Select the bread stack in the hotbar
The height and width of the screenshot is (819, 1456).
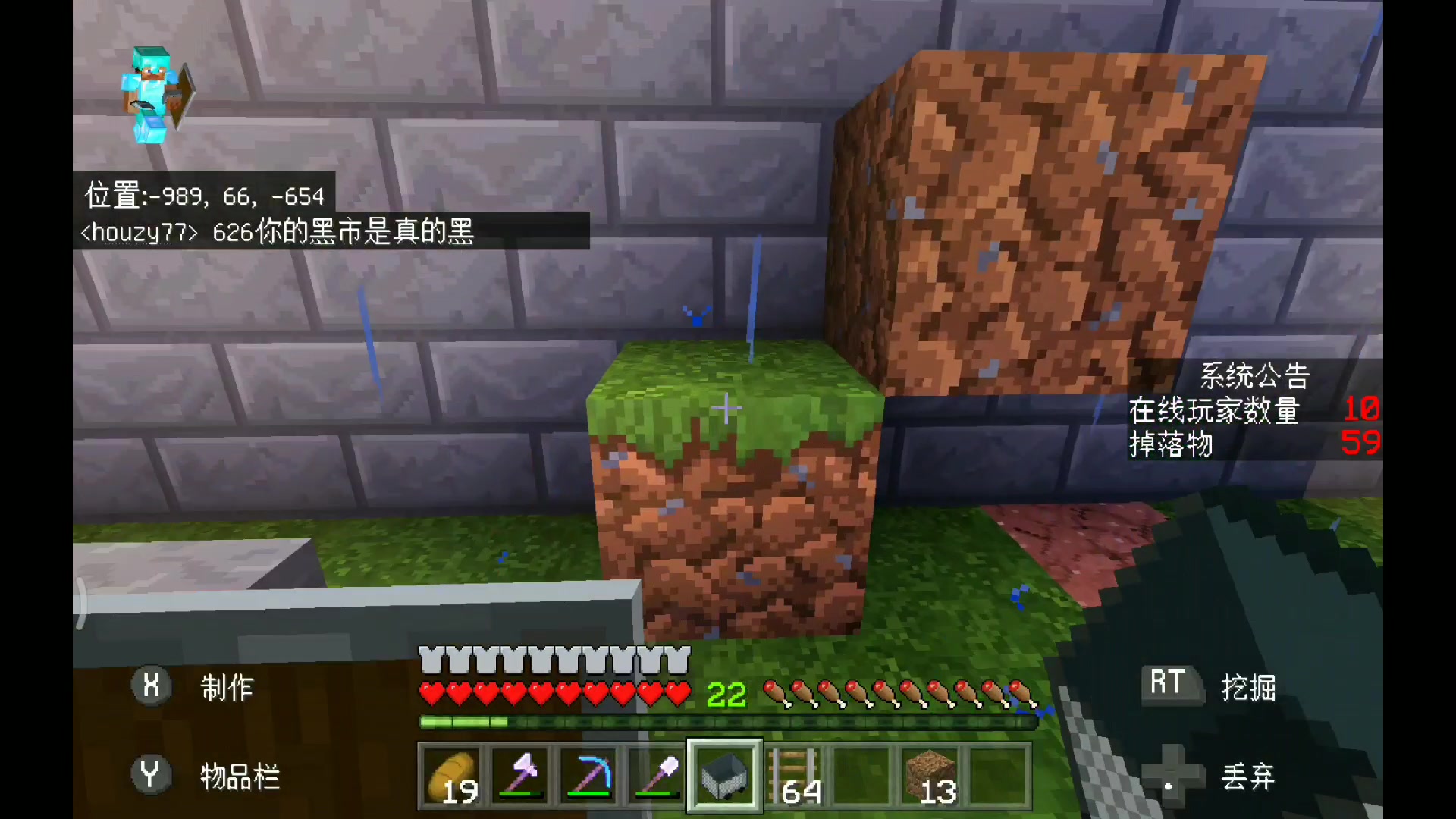pos(451,775)
